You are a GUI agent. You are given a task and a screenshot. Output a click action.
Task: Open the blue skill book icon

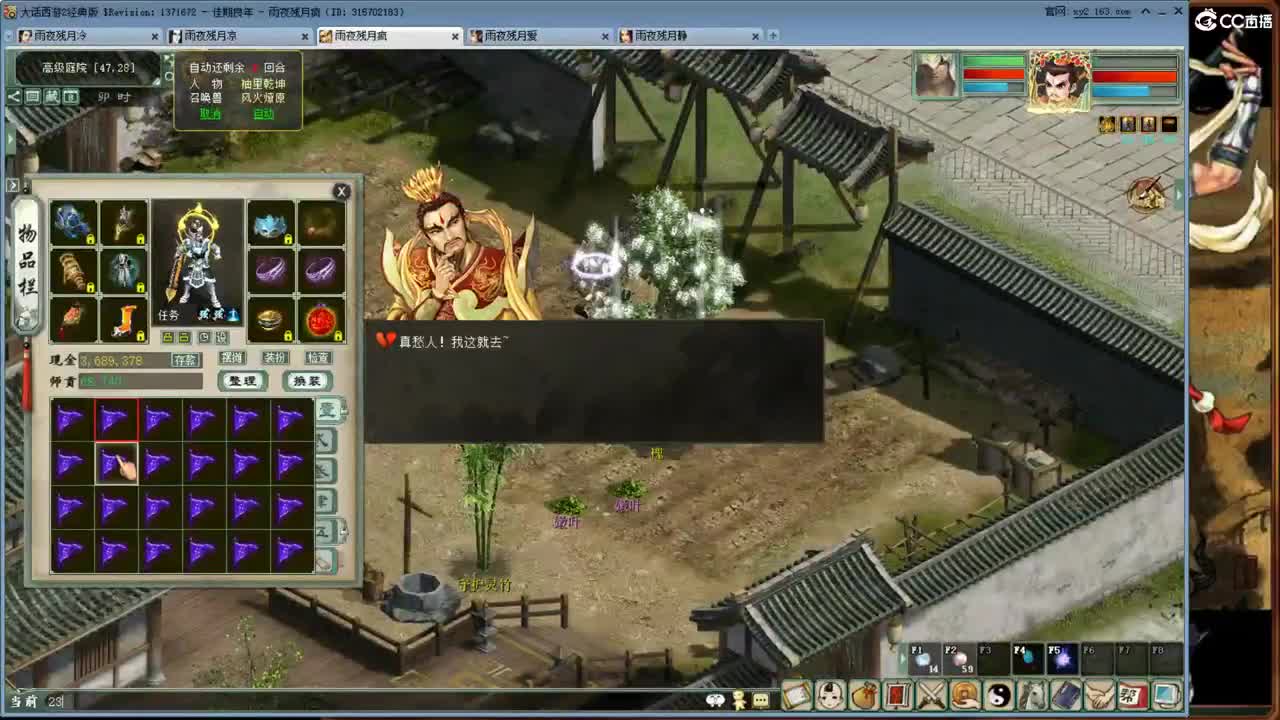pos(1068,697)
